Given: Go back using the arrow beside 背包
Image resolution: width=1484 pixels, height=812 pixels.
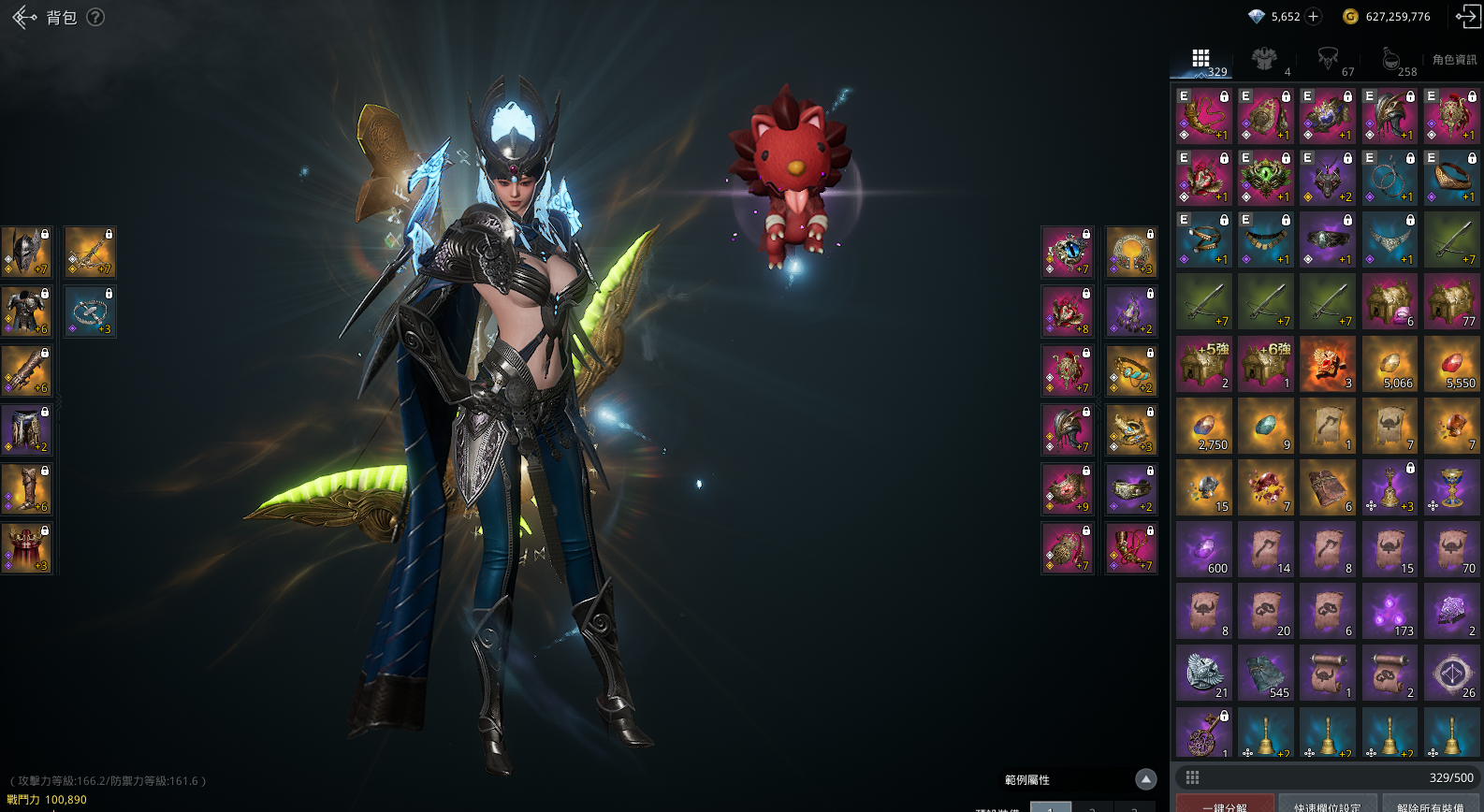Looking at the screenshot, I should [x=24, y=17].
